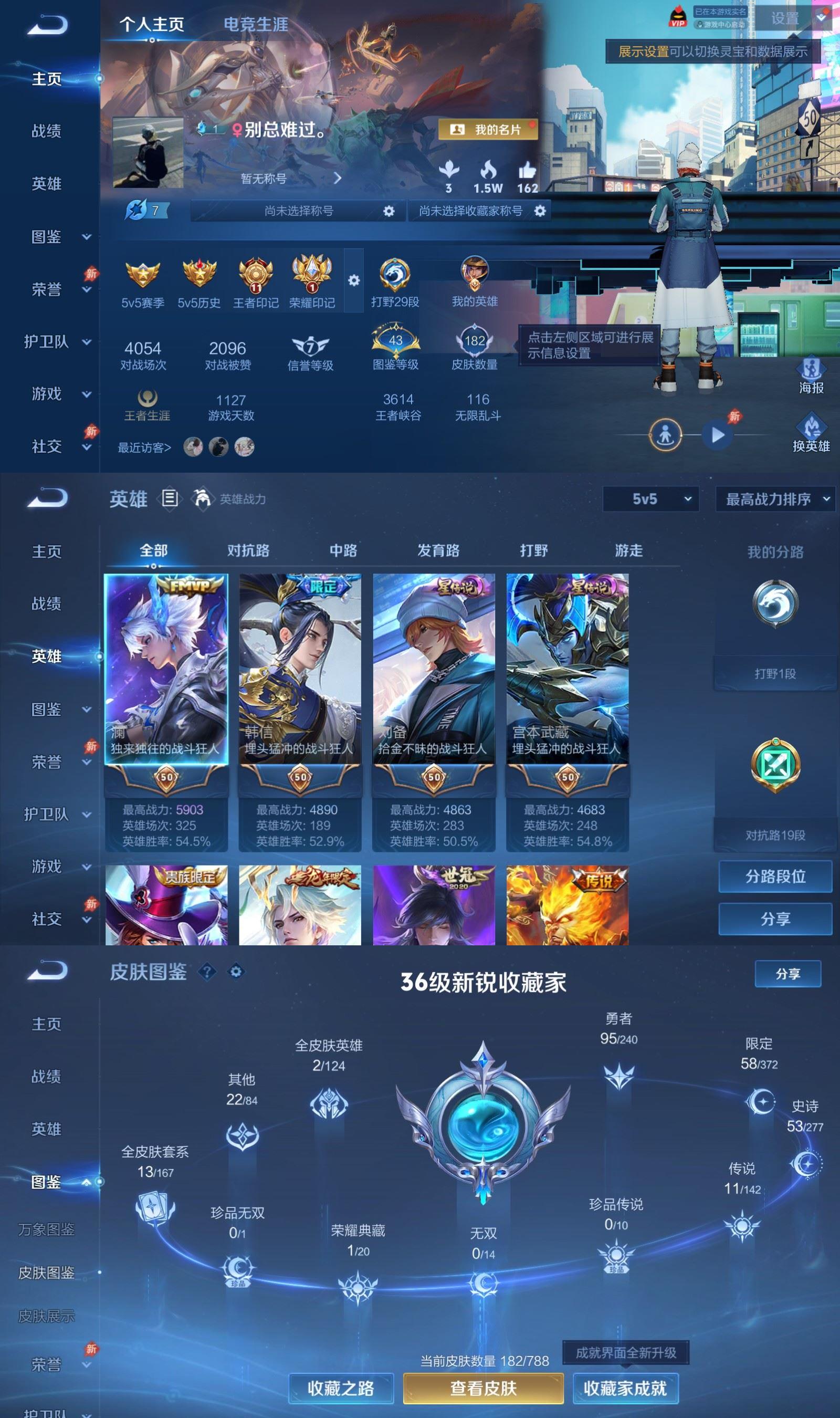
Task: Switch to the 电竞生涯 tab
Action: (x=256, y=25)
